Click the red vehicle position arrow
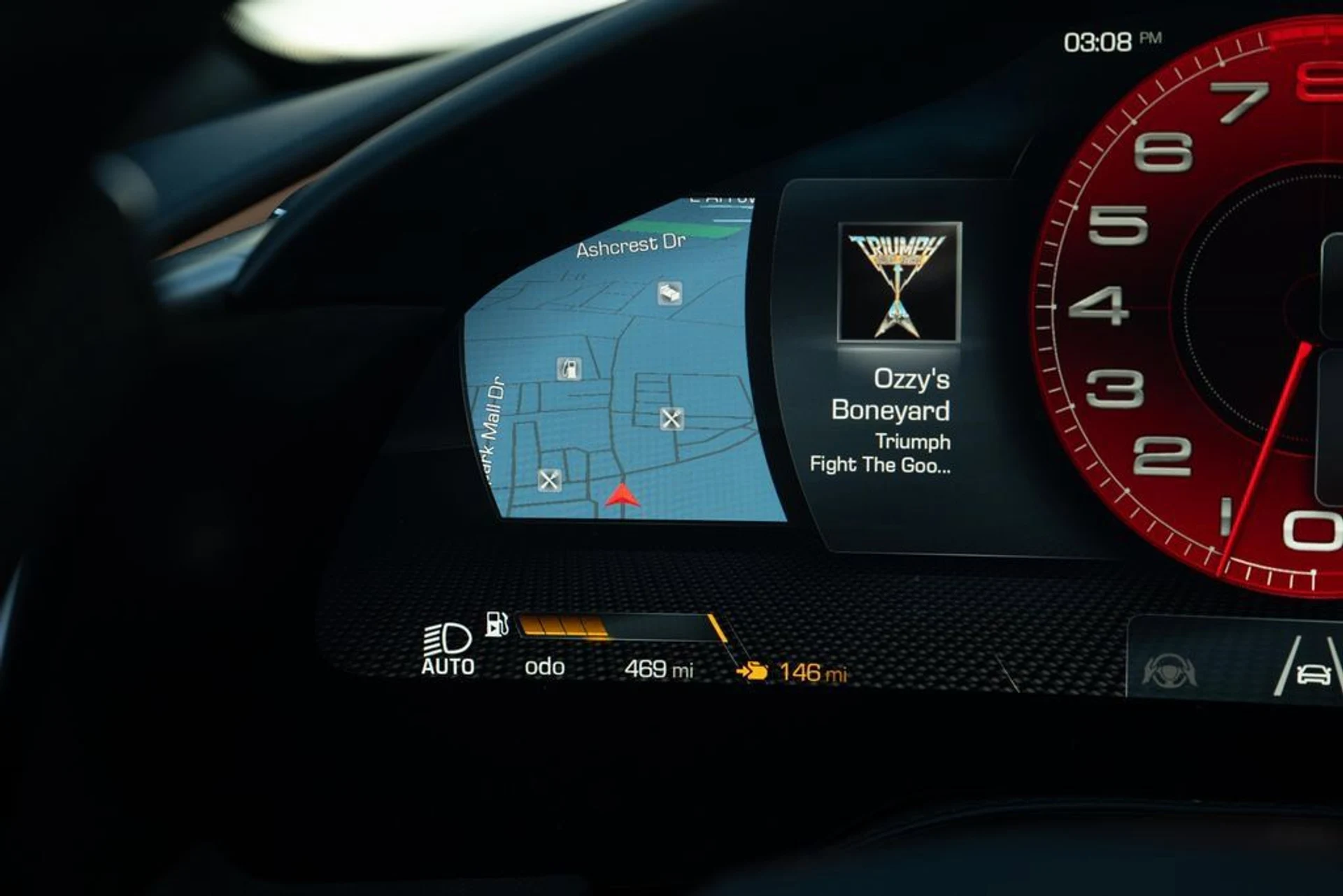 coord(621,496)
